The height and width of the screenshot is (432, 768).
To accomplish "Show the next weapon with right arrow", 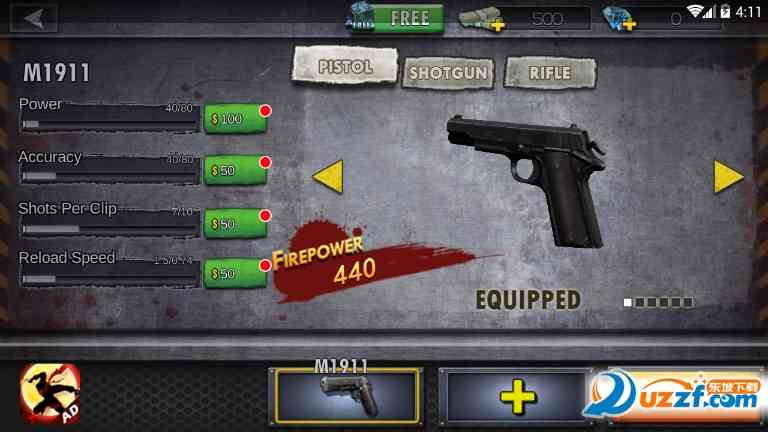I will [728, 176].
